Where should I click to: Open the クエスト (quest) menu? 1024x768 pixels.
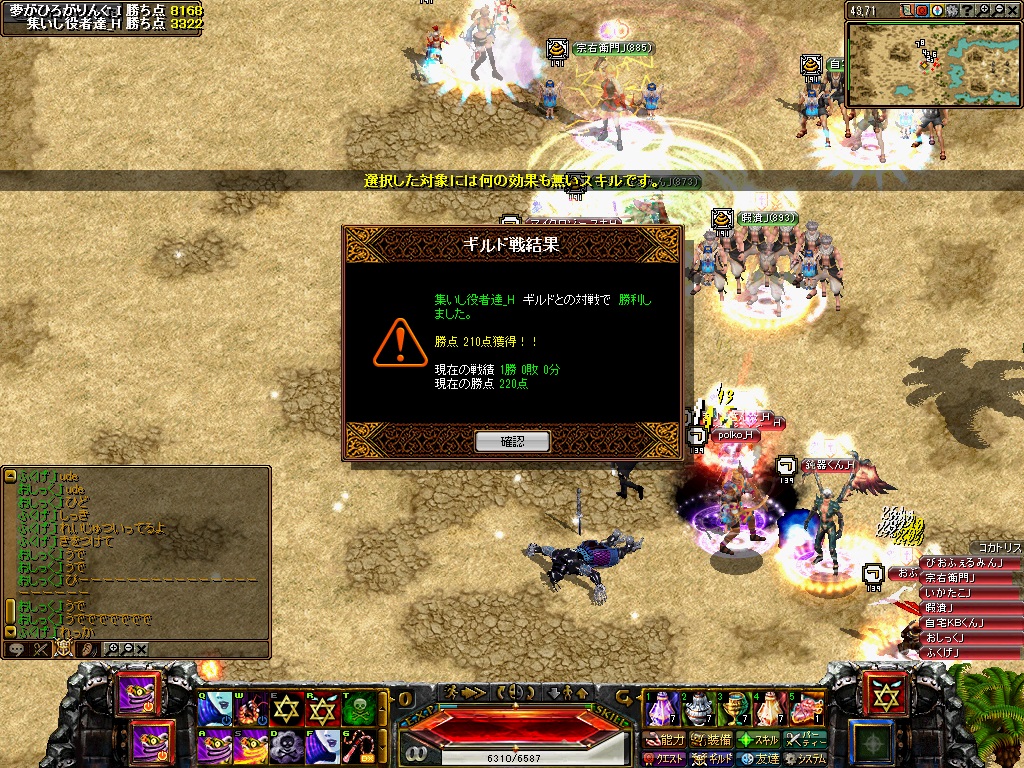663,759
